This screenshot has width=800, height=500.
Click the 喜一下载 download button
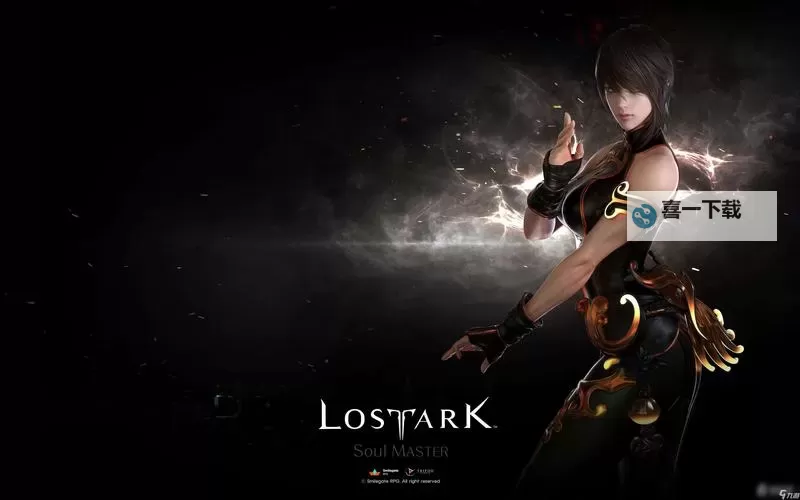(701, 215)
